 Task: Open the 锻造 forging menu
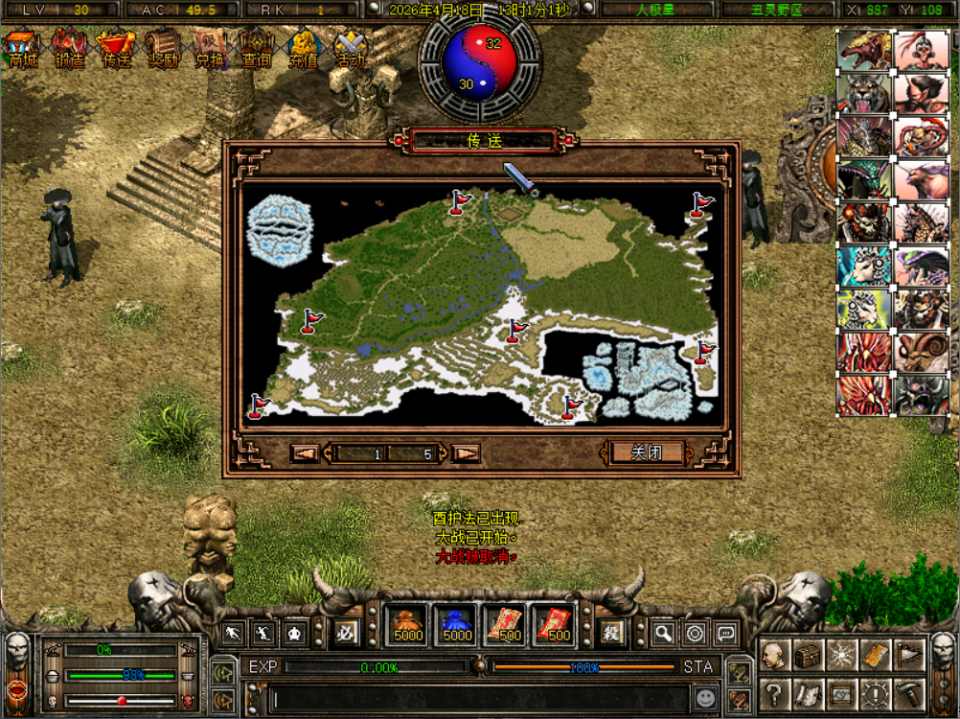click(69, 49)
